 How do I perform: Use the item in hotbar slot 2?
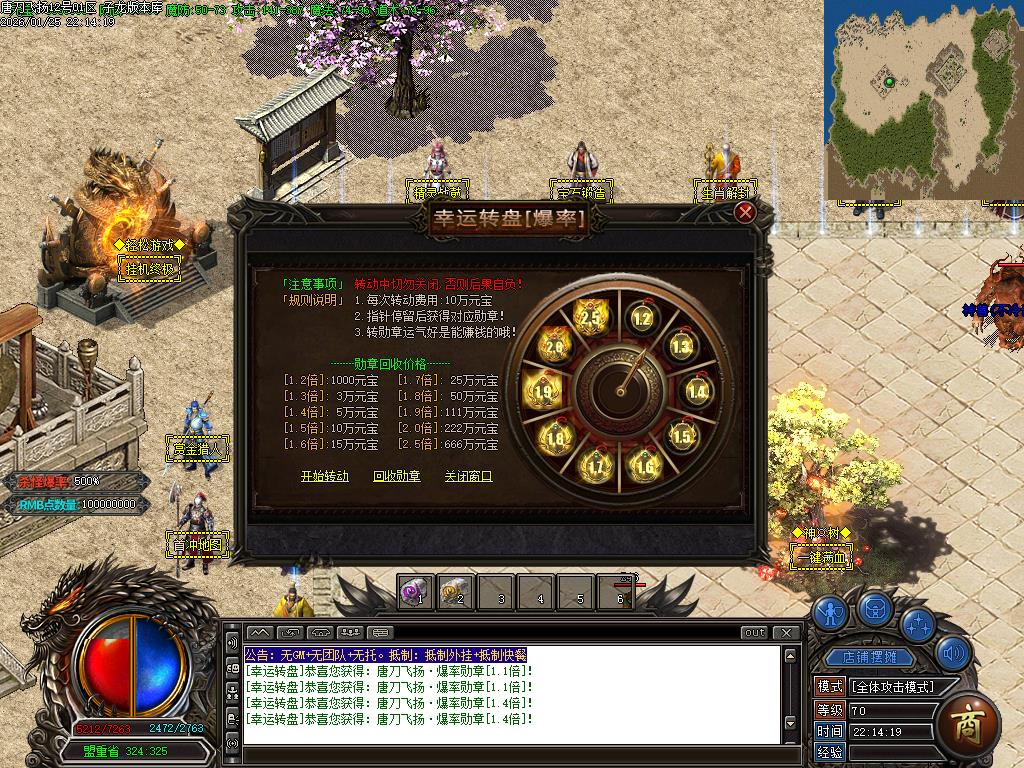(455, 593)
